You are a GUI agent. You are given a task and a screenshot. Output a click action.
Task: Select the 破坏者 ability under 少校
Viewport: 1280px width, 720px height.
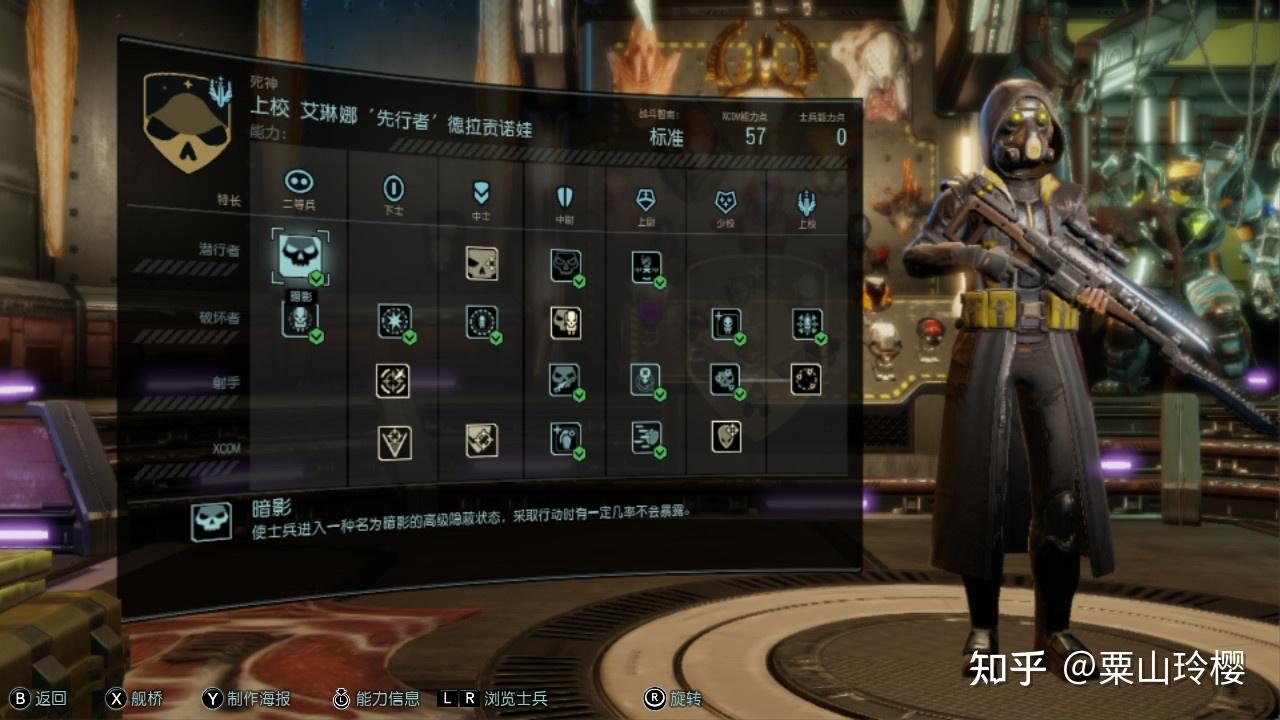pos(726,324)
